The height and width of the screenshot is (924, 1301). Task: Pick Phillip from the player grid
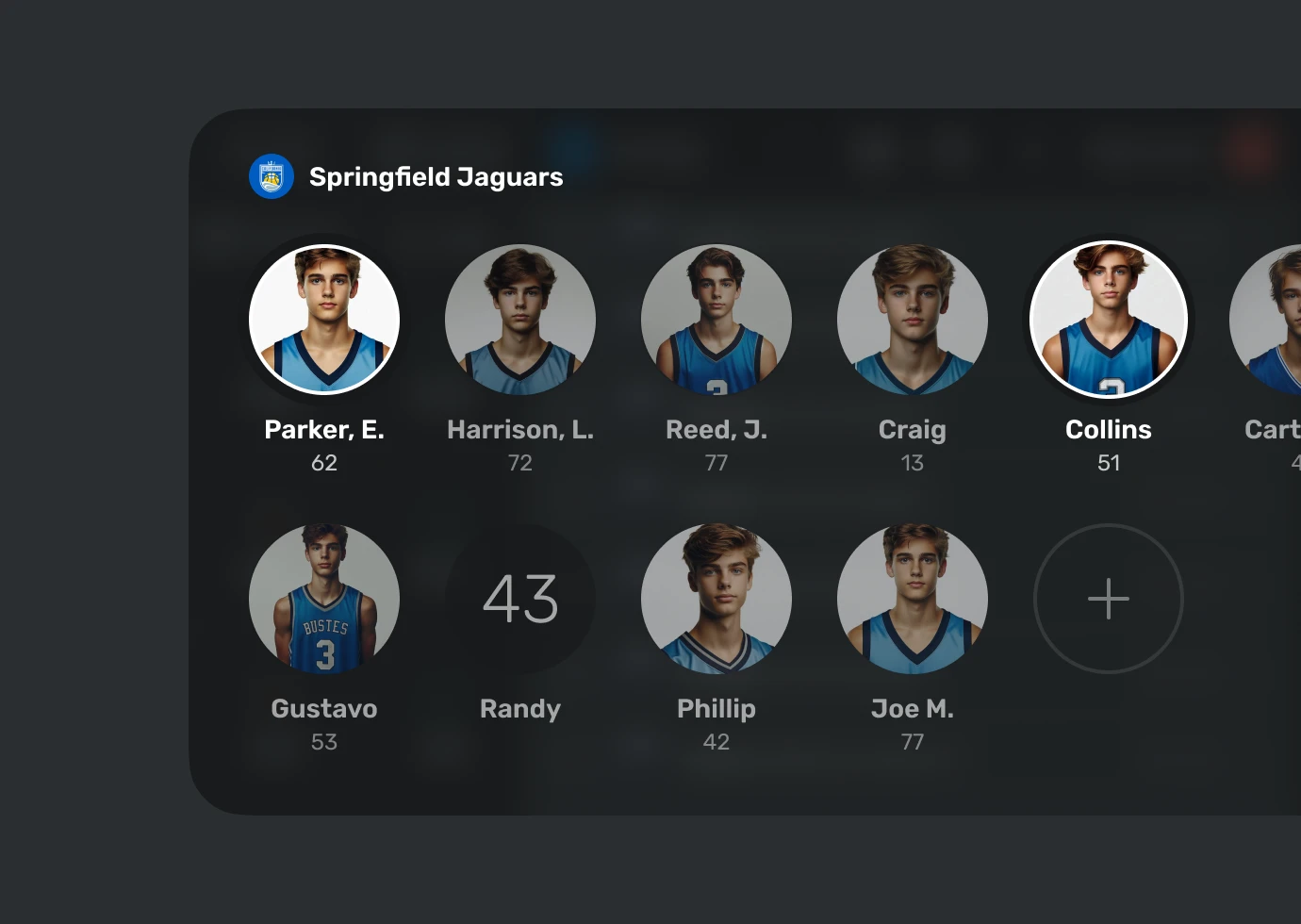tap(716, 599)
